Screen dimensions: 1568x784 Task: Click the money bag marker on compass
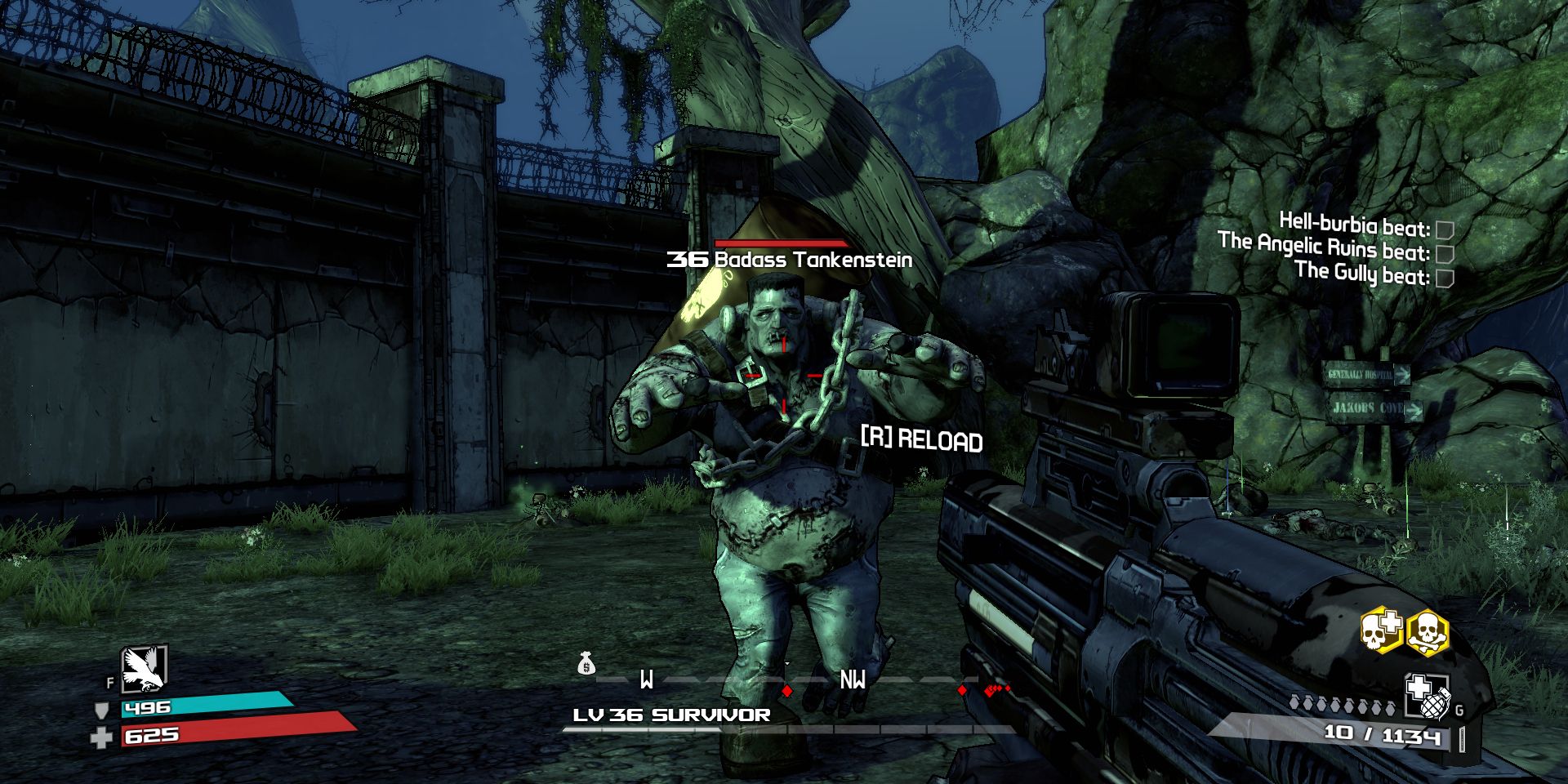coord(586,664)
